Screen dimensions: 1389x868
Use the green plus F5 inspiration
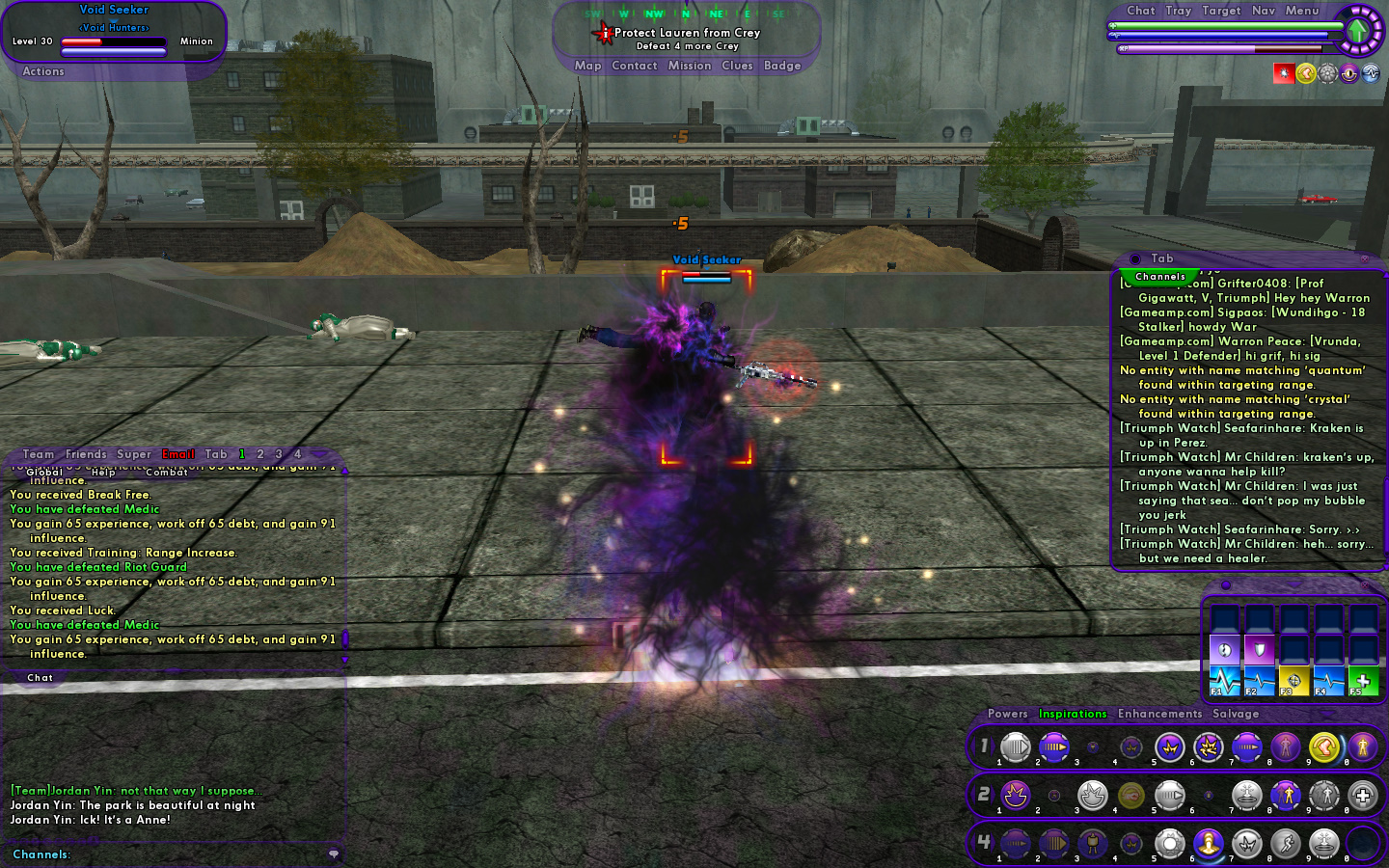coord(1362,681)
